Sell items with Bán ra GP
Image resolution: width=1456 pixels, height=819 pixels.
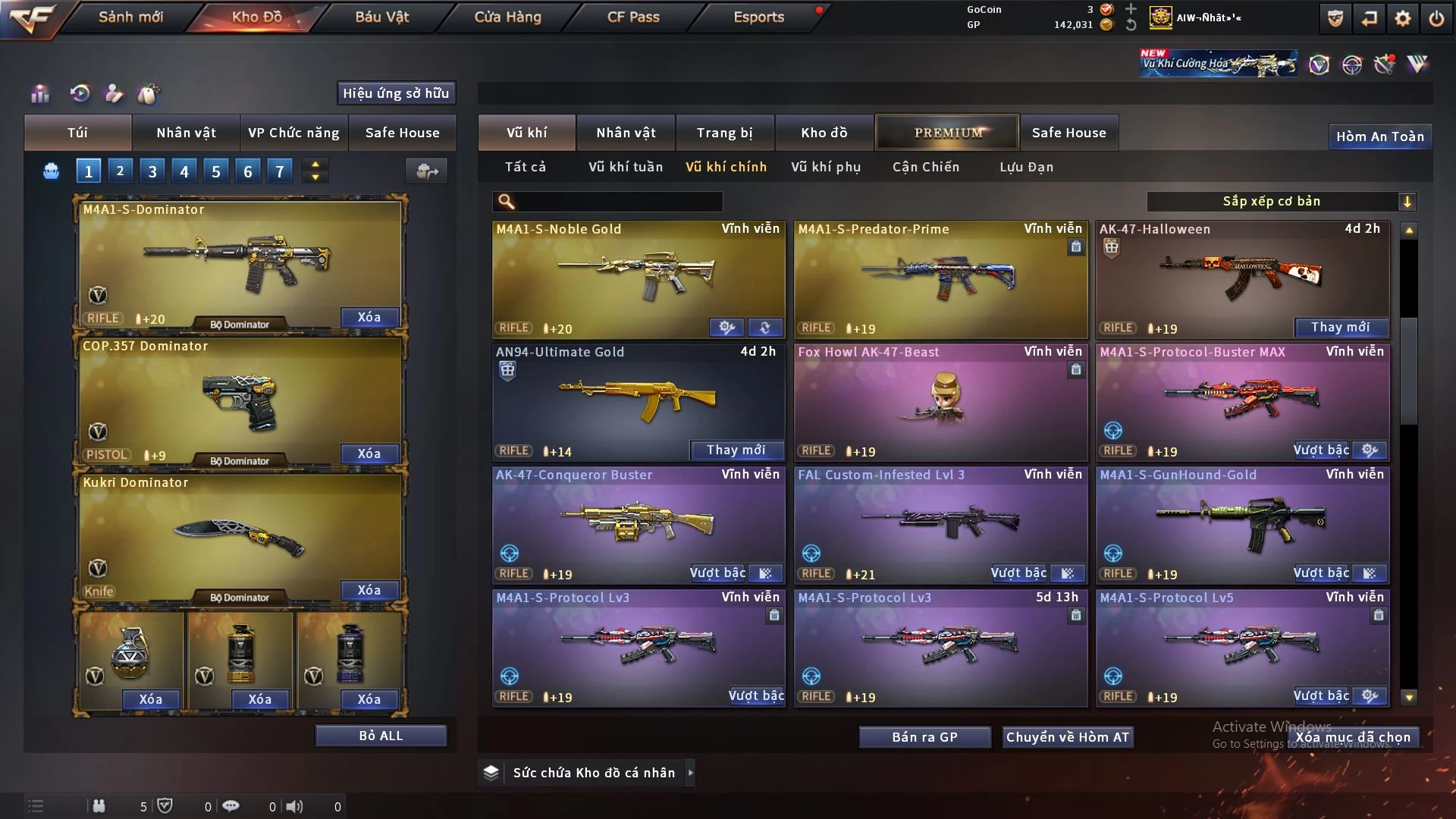coord(924,737)
